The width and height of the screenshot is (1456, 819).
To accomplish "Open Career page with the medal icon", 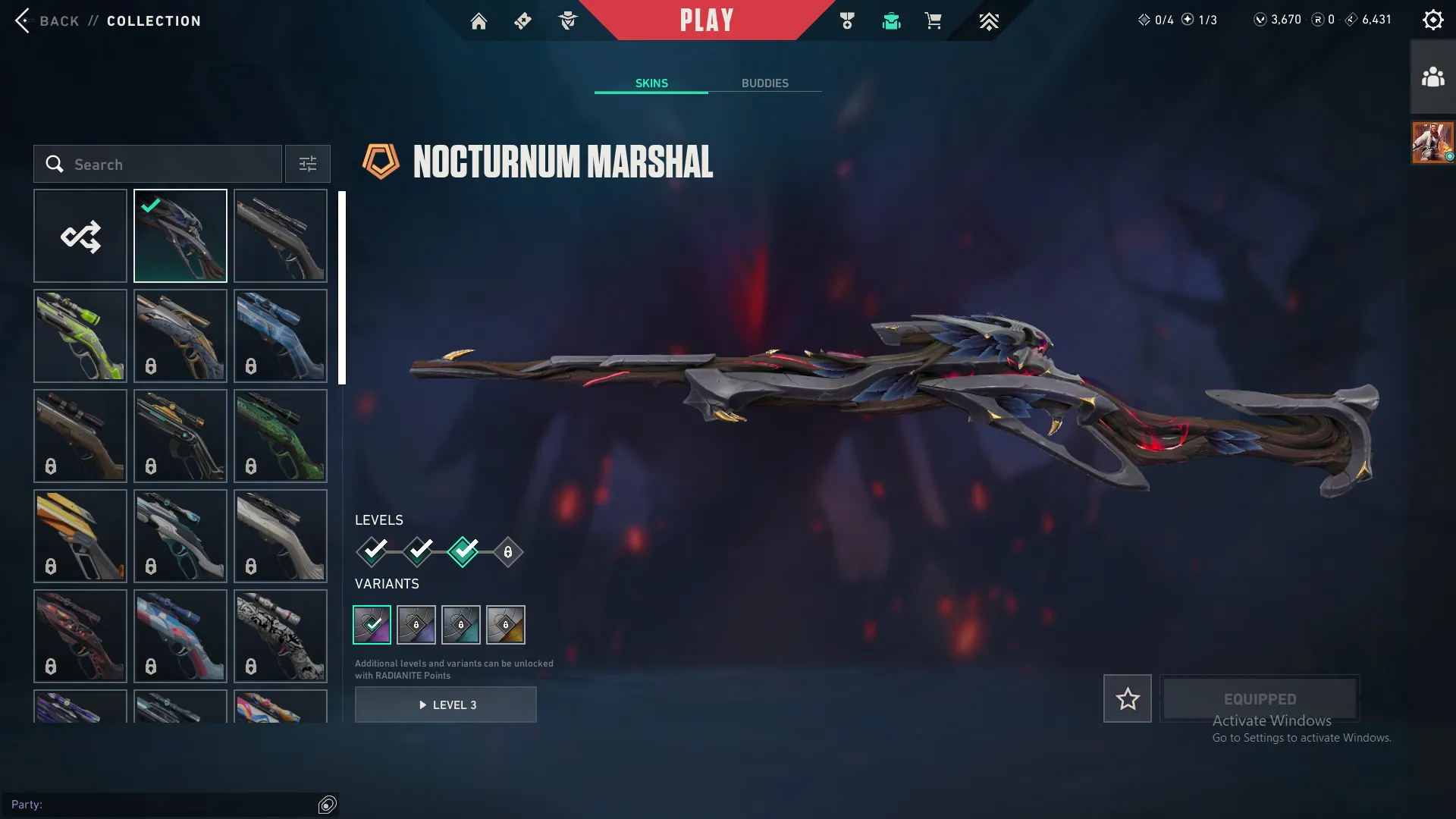I will pos(847,20).
